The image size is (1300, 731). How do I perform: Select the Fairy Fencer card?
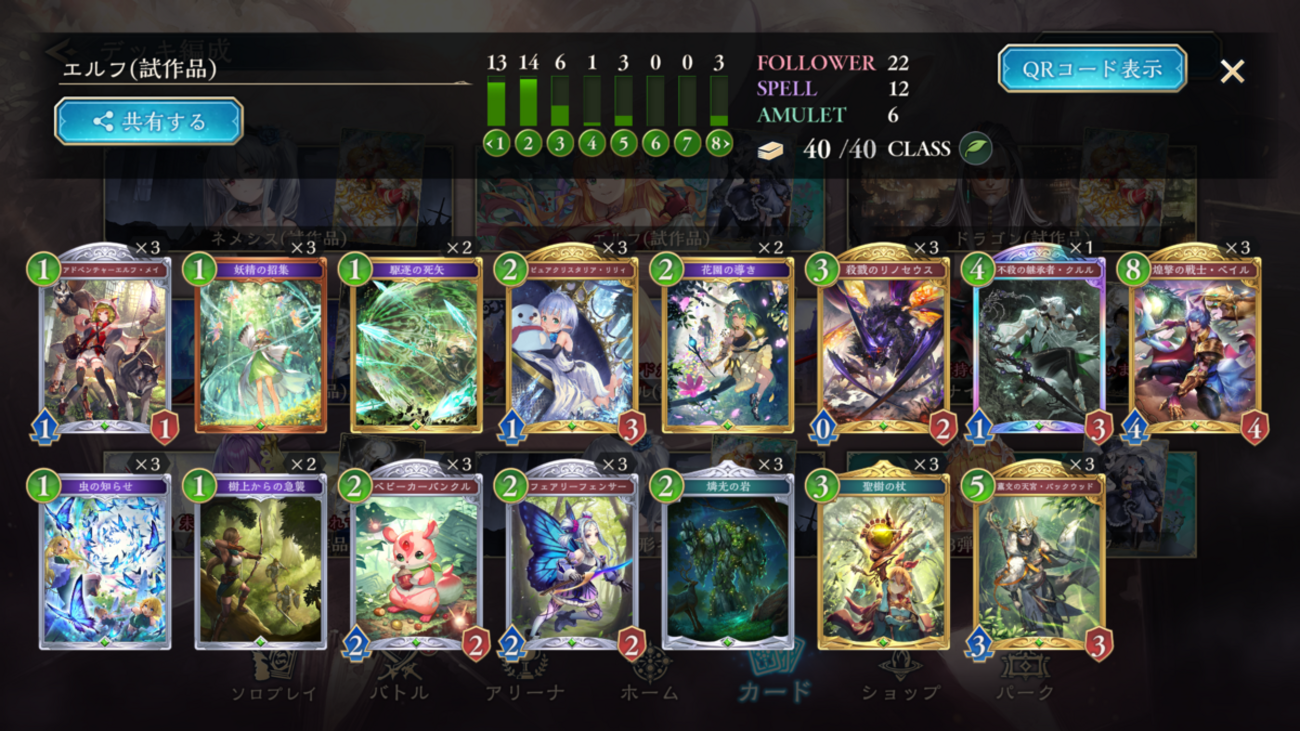pos(573,562)
